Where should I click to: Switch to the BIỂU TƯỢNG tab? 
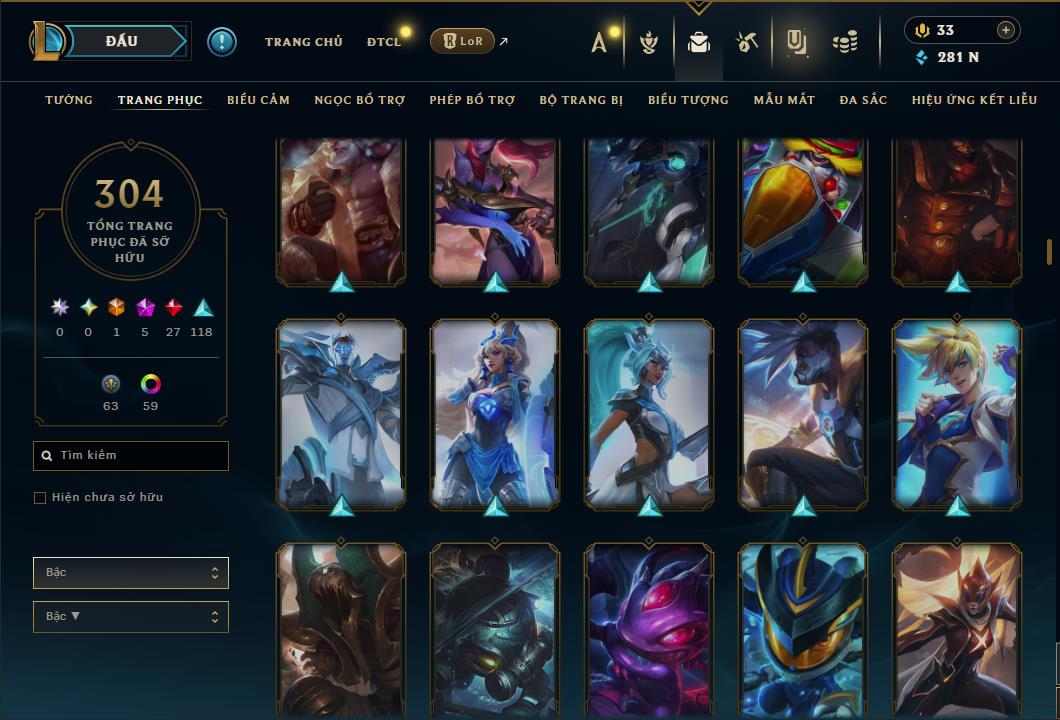(688, 100)
